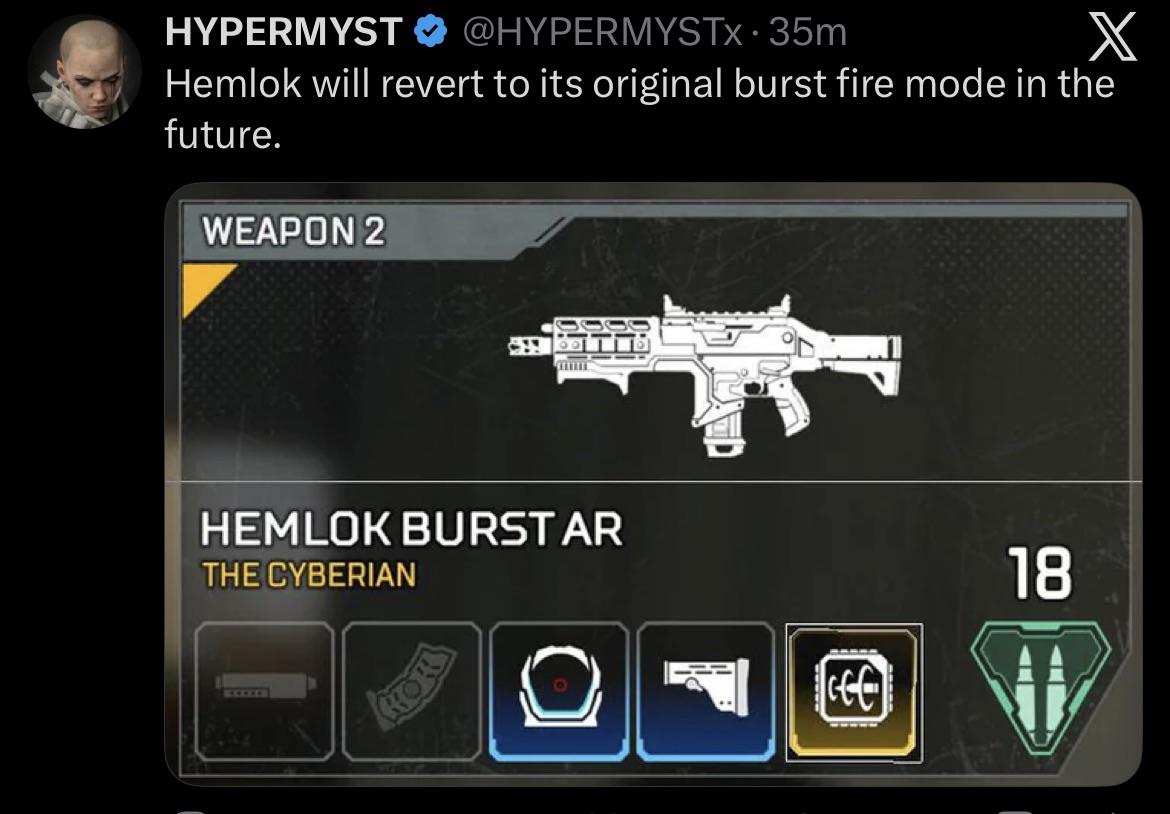Viewport: 1170px width, 814px height.
Task: Open HYPERMYST's profile picture
Action: point(85,72)
